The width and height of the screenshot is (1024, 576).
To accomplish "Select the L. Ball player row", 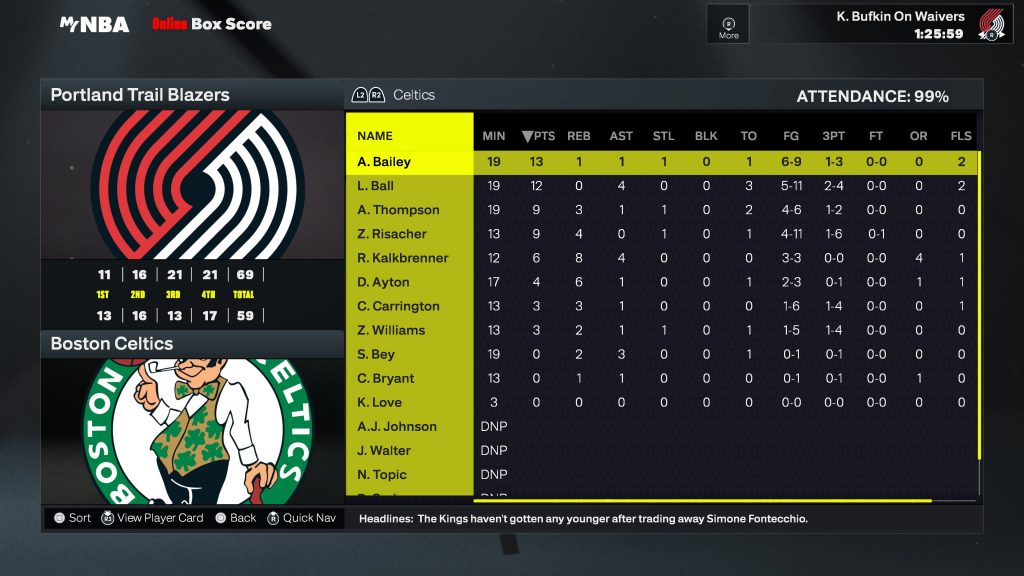I will point(376,186).
